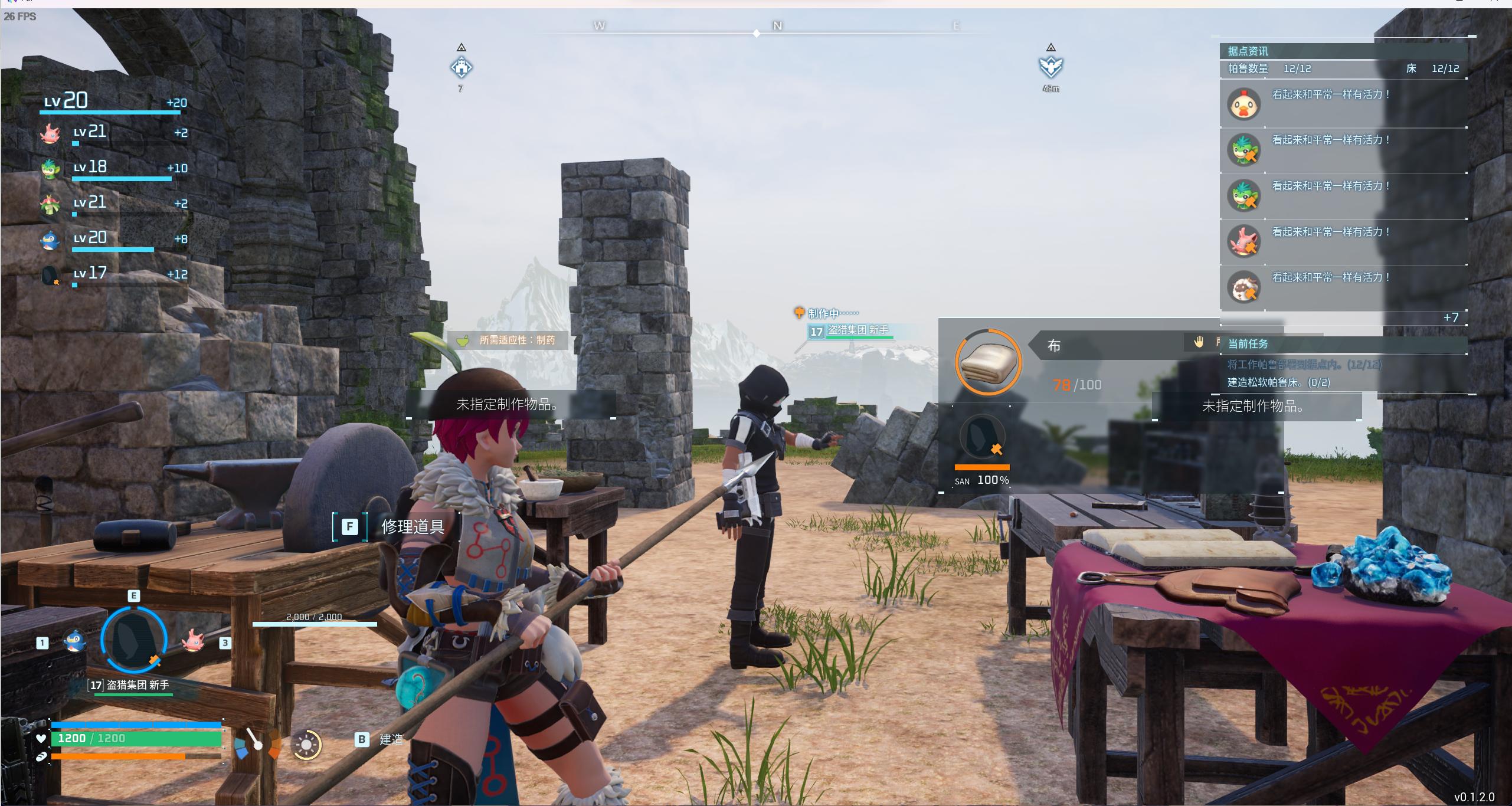The height and width of the screenshot is (806, 1512).
Task: Click the base marker on the compass
Action: pyautogui.click(x=461, y=67)
